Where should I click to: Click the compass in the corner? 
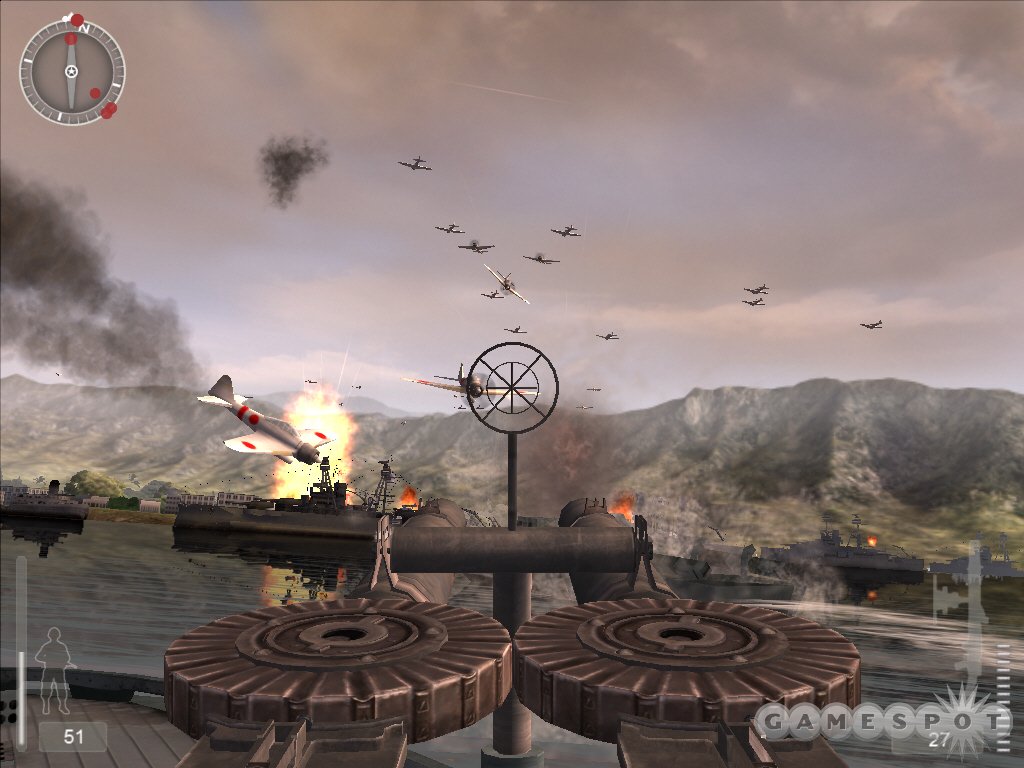point(72,71)
